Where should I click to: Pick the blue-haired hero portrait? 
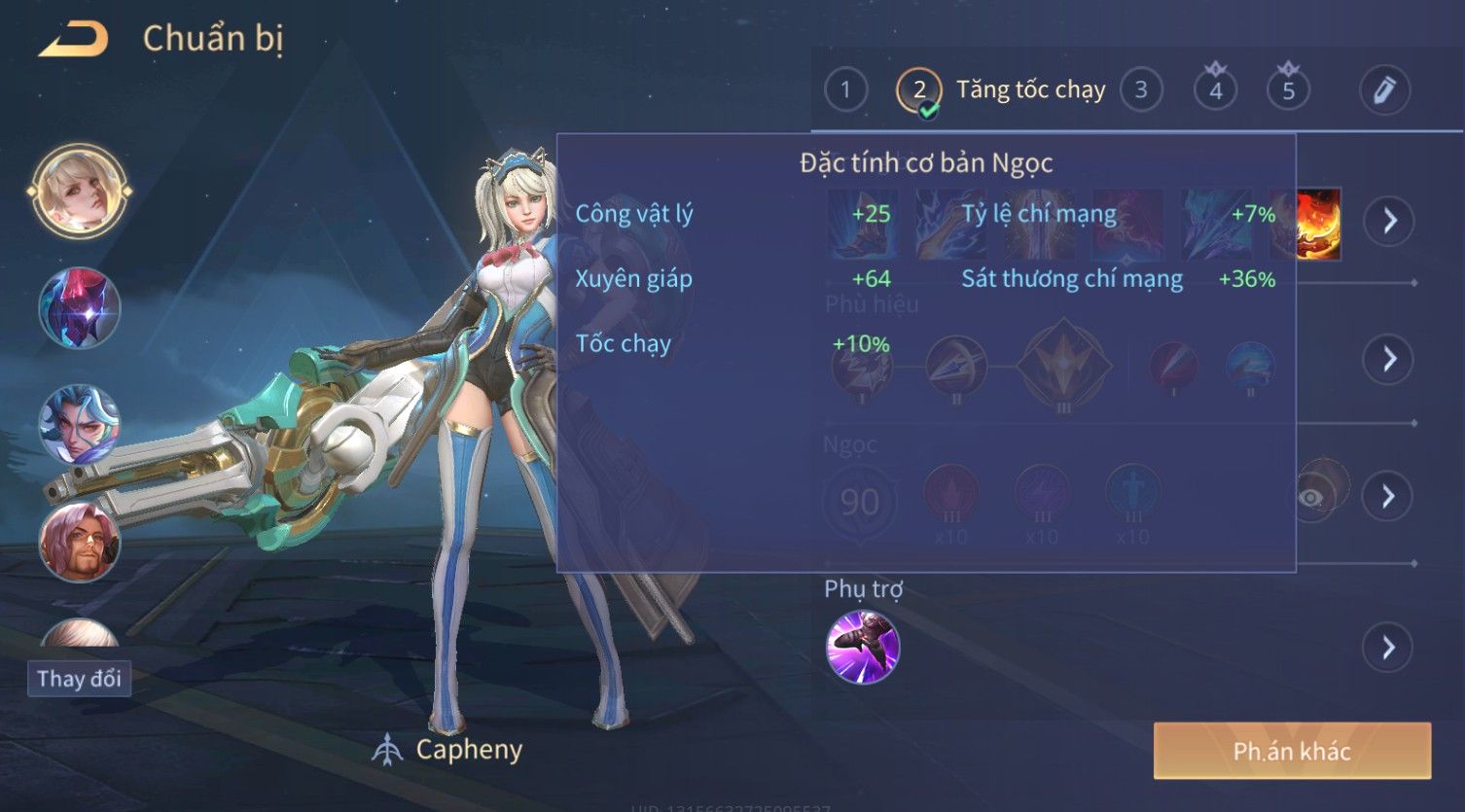(x=79, y=425)
